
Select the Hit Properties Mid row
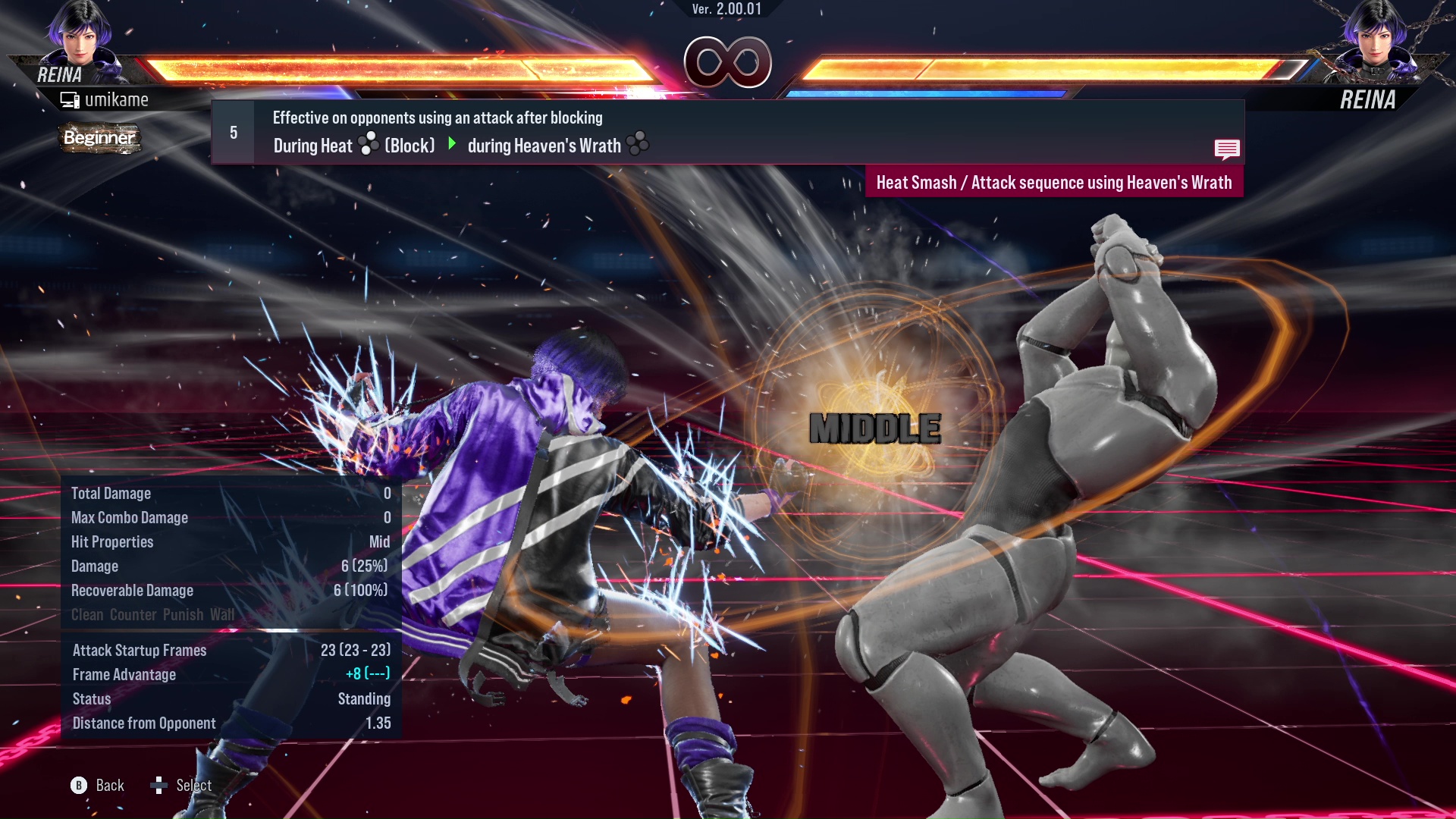point(227,541)
